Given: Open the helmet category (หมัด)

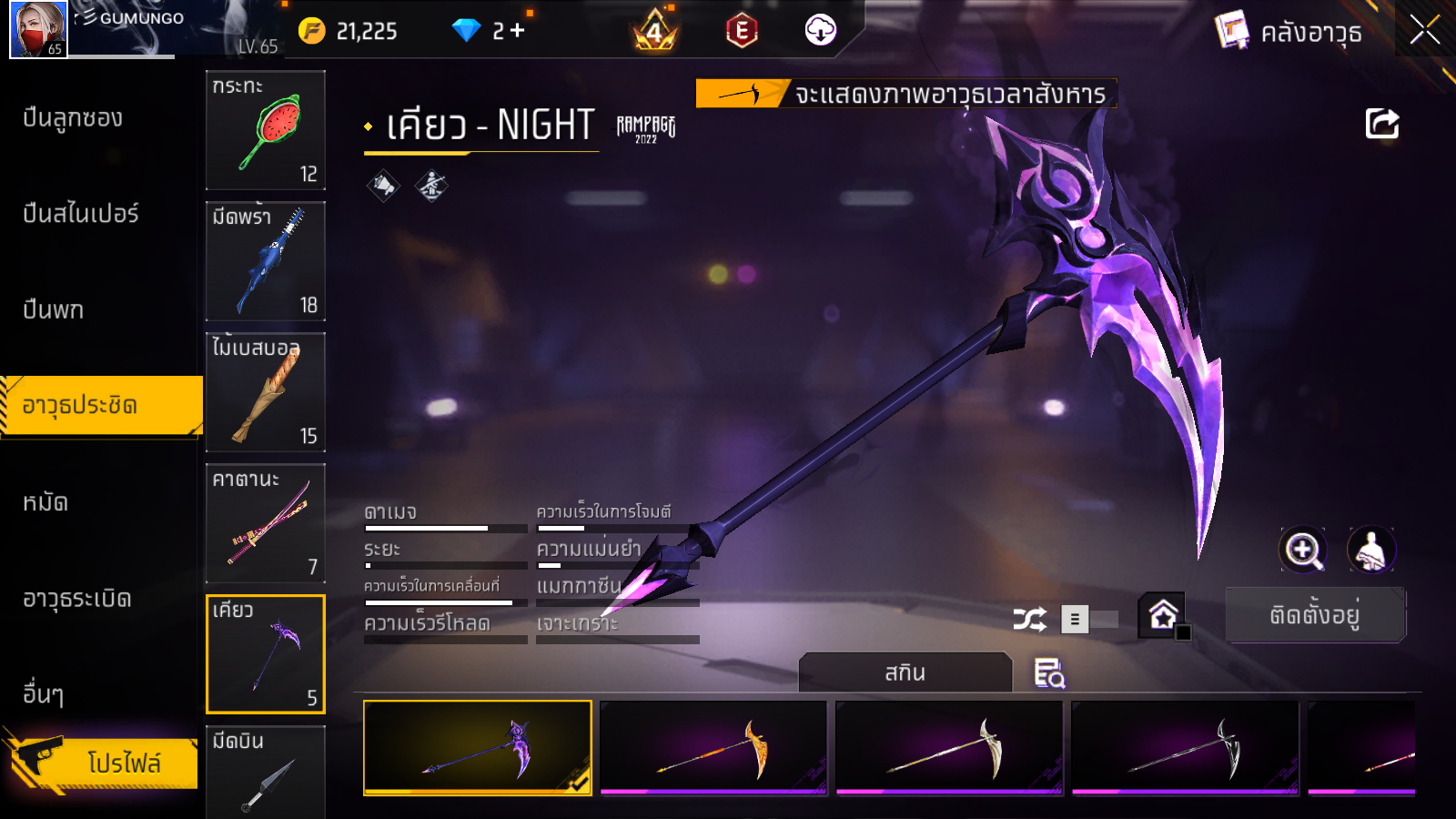Looking at the screenshot, I should [x=45, y=502].
